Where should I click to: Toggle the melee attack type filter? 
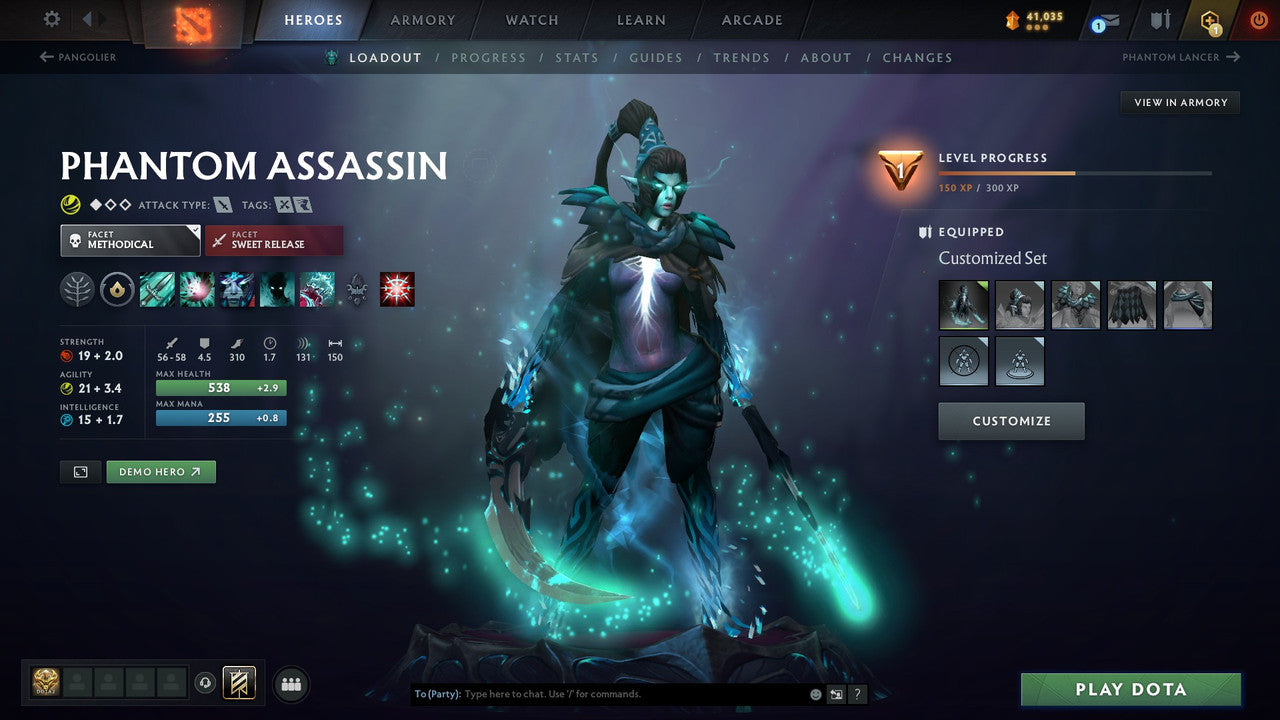(x=223, y=204)
